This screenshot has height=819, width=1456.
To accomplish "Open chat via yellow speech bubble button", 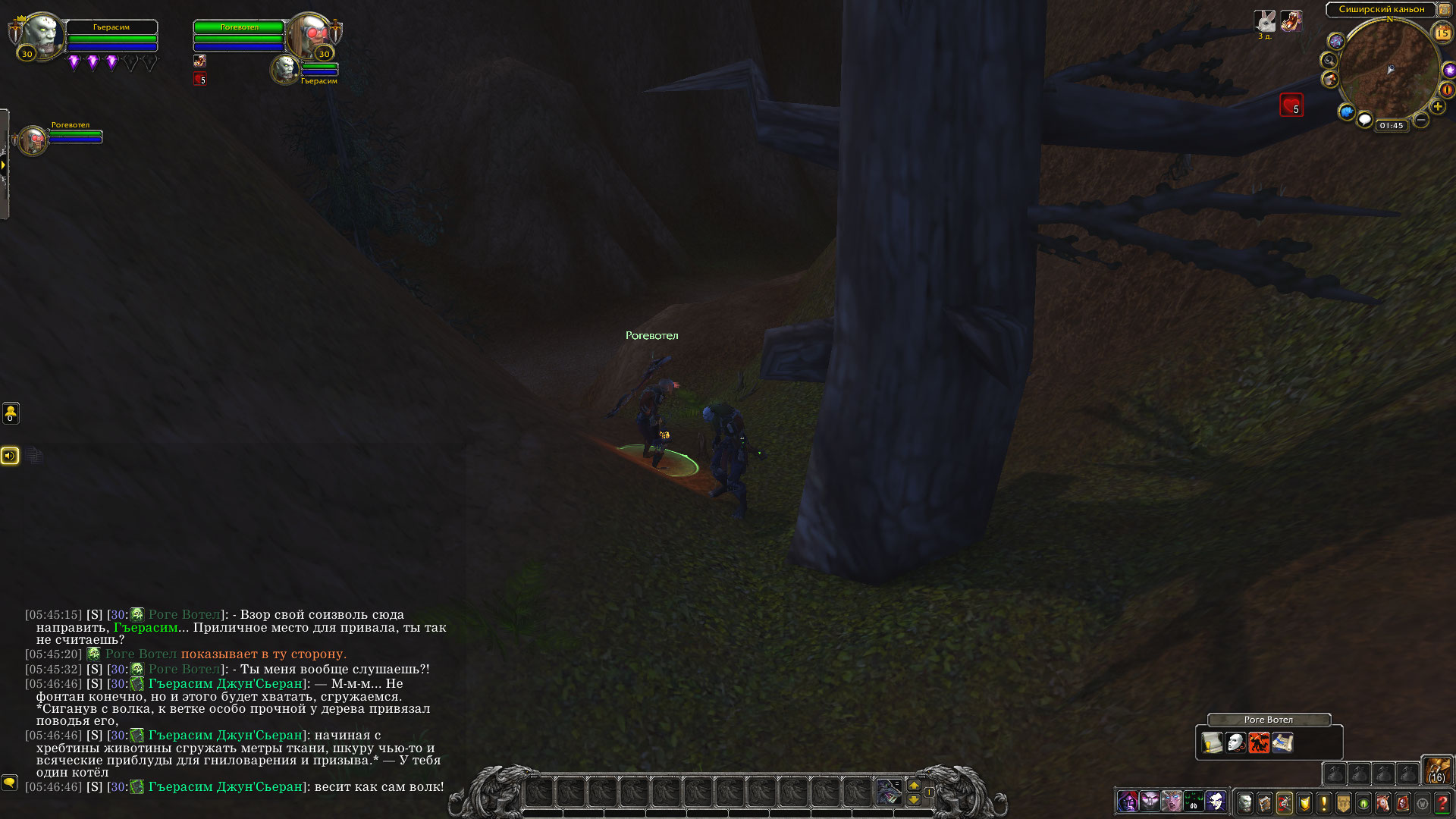I will coord(9,782).
